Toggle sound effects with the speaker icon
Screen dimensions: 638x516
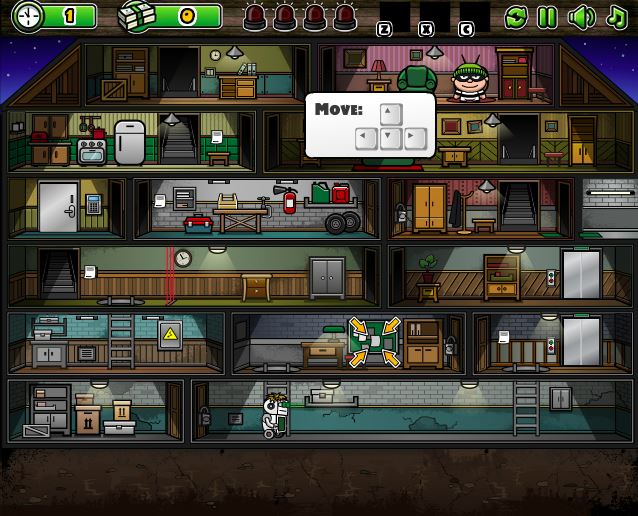580,16
